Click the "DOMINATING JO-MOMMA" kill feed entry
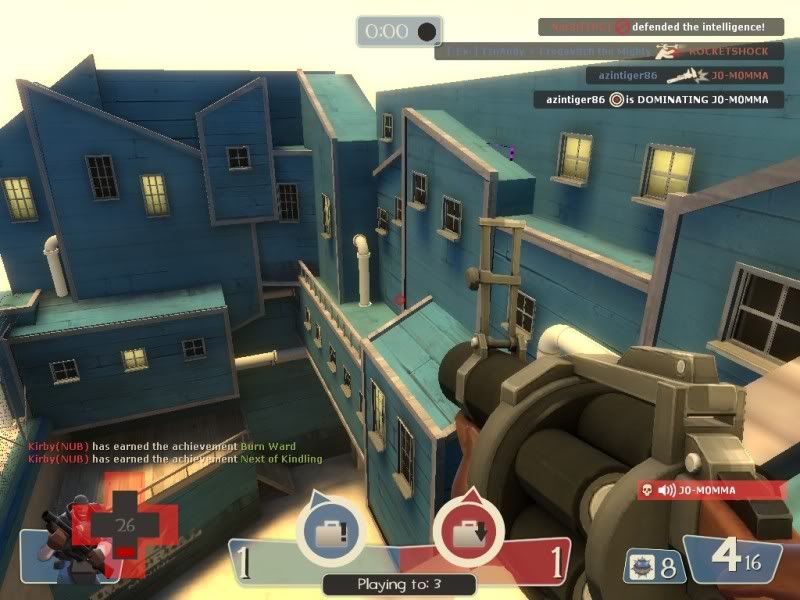Screen dimensions: 800x600 pyautogui.click(x=658, y=99)
